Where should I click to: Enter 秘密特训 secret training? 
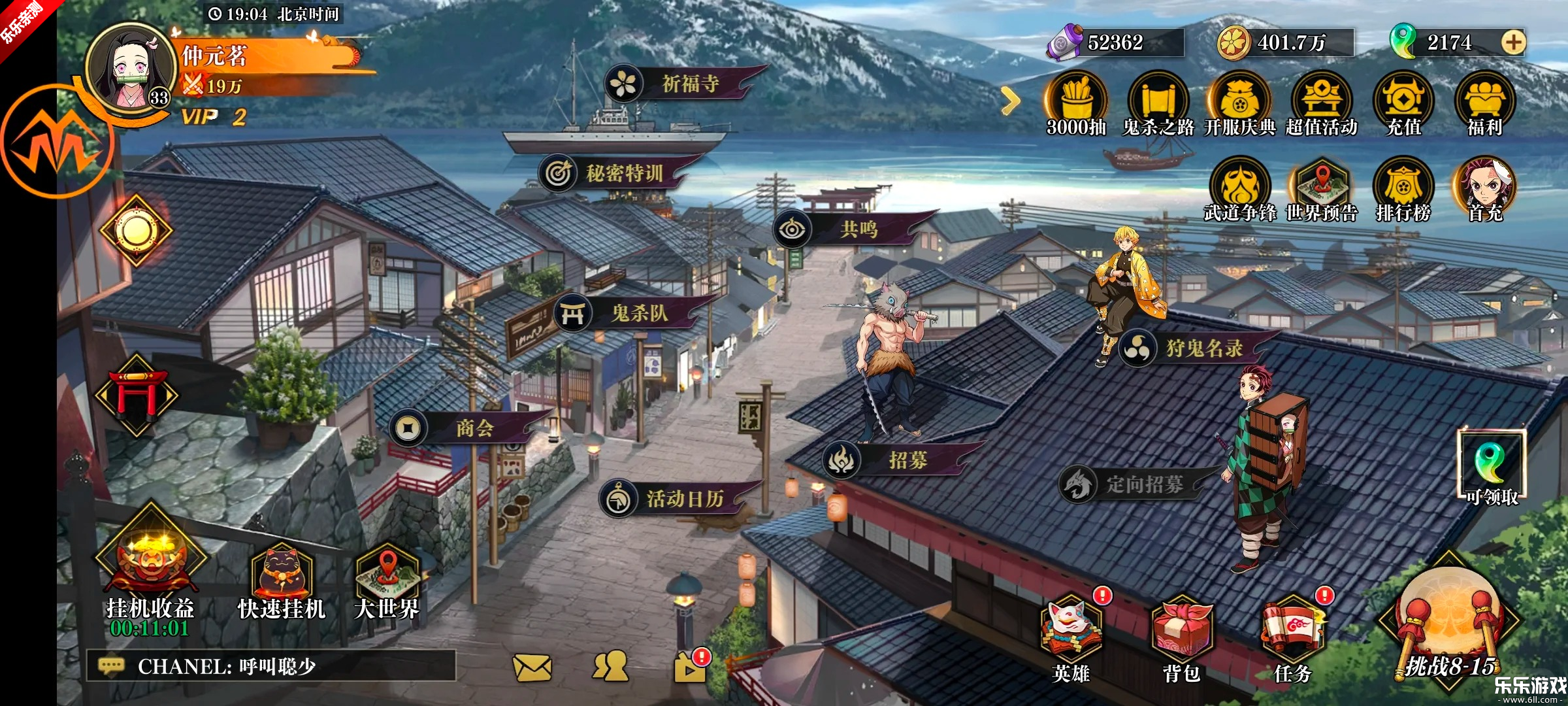pos(614,173)
